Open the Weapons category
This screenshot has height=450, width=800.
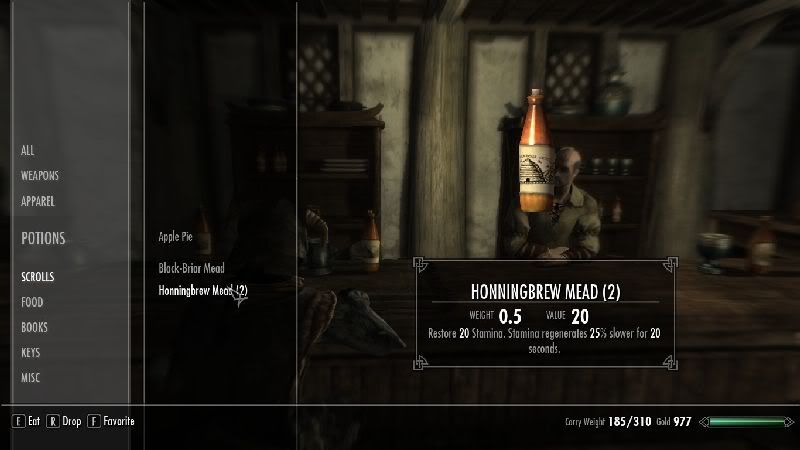coord(40,176)
